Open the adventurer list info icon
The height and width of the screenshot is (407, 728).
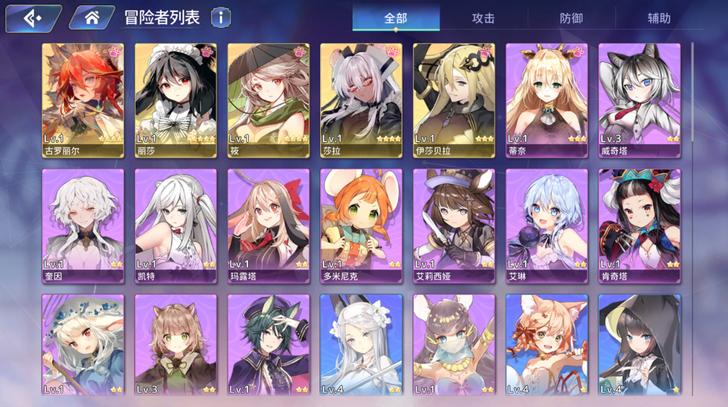(x=220, y=18)
